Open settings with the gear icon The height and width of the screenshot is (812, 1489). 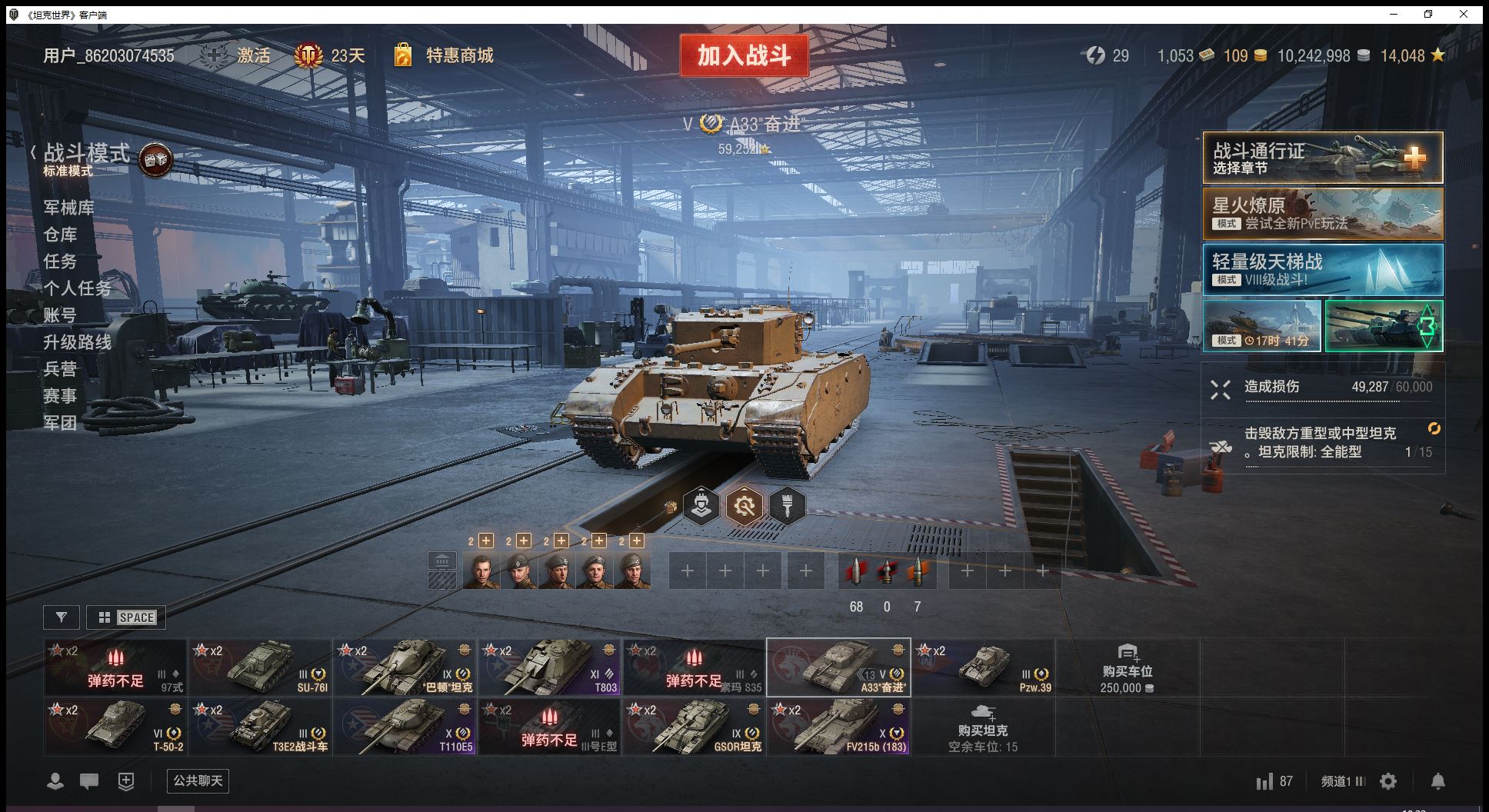(x=1388, y=781)
